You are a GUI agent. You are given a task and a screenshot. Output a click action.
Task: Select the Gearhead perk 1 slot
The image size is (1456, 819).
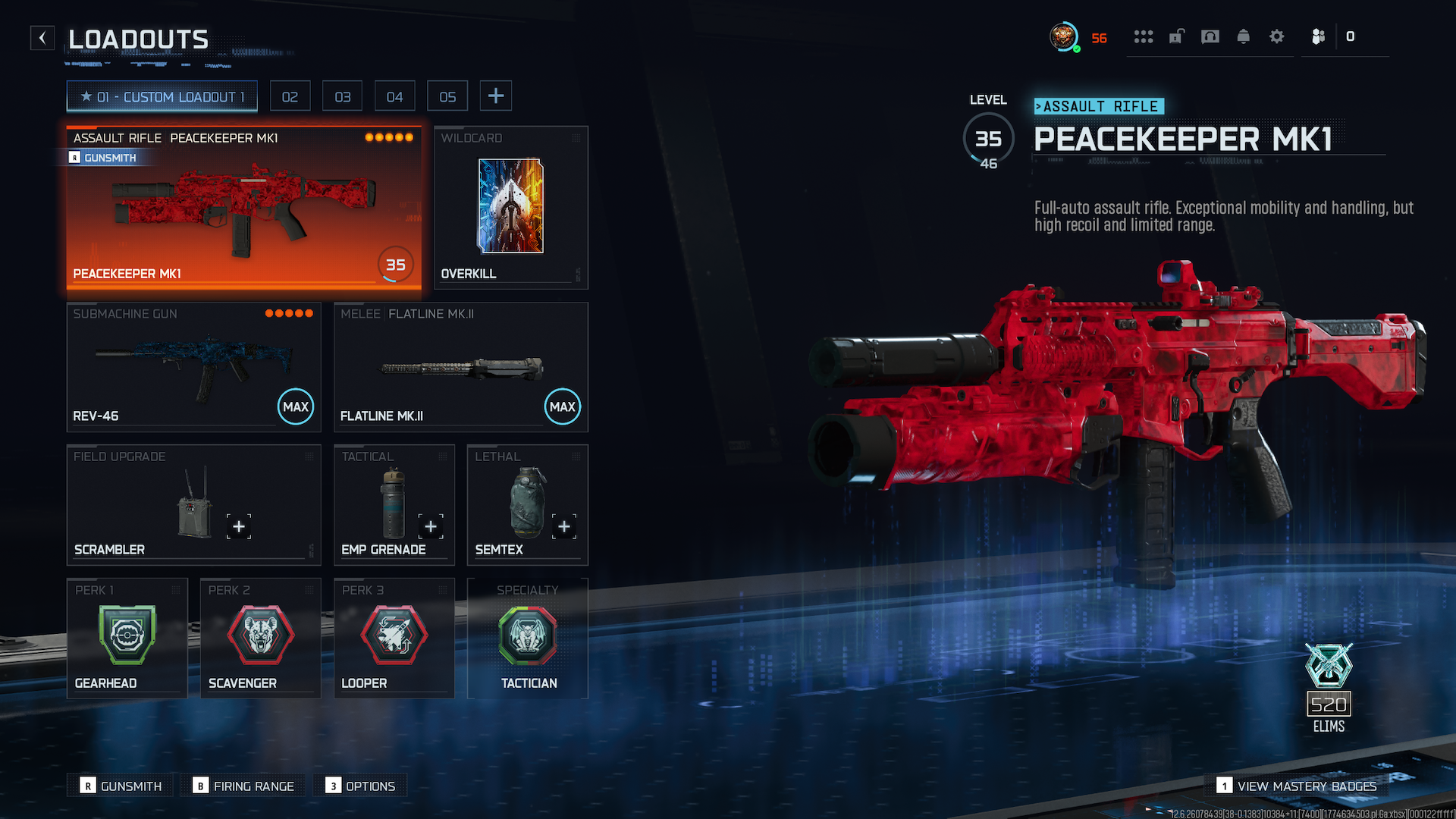pyautogui.click(x=127, y=638)
